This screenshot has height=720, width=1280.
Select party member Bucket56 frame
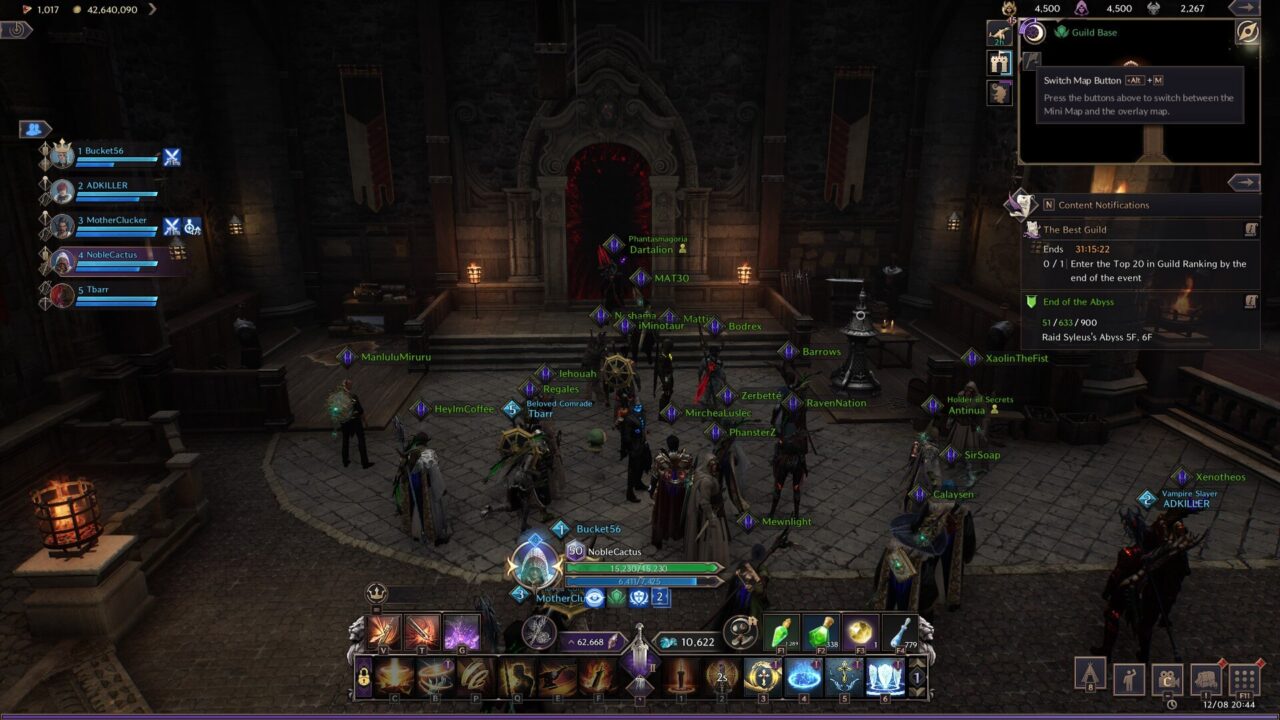click(105, 155)
